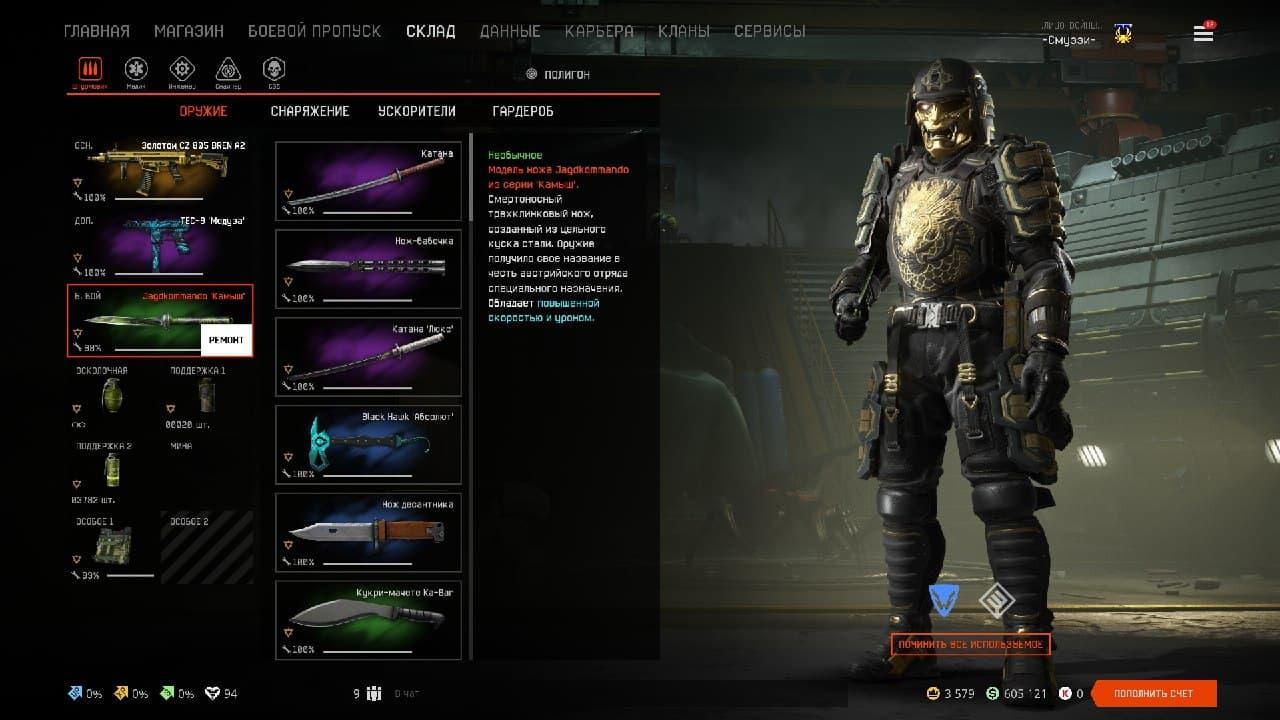
Task: Click the ПОПОЛНИТЬ СЧЕТ top-up button
Action: click(1154, 693)
